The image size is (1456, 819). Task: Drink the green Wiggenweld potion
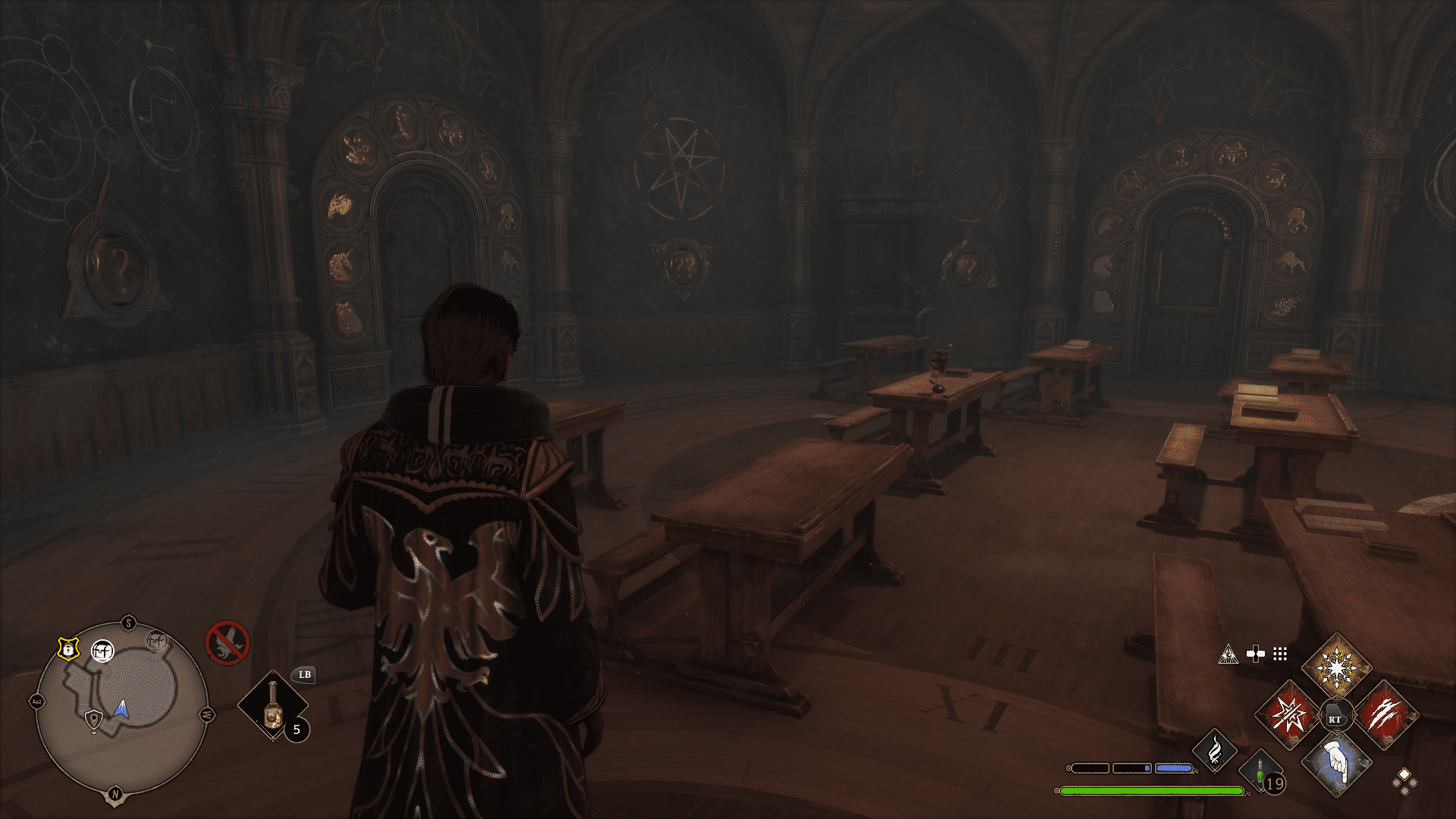pos(1260,773)
